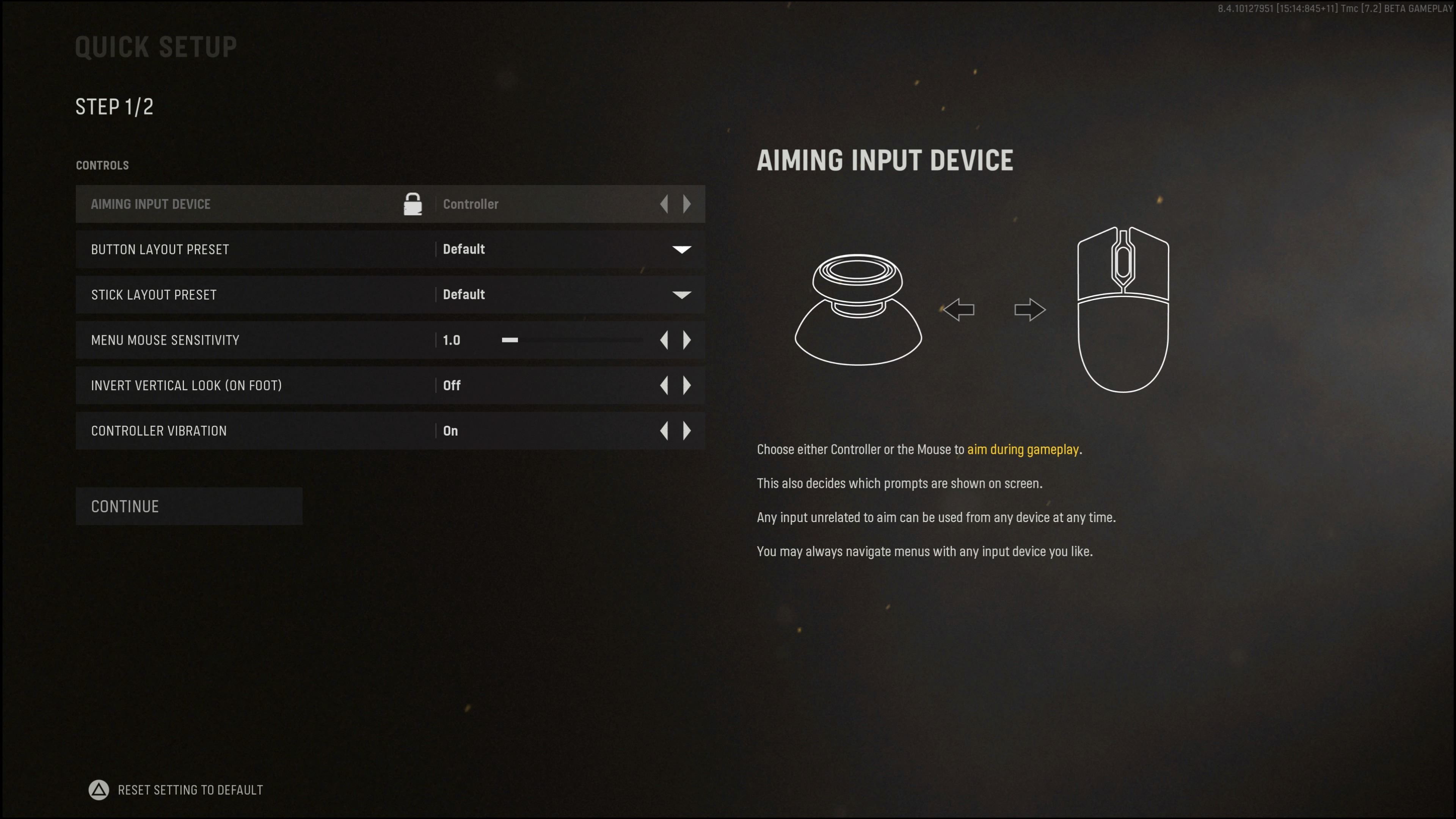Turn Controller Vibration with right arrow

(687, 431)
